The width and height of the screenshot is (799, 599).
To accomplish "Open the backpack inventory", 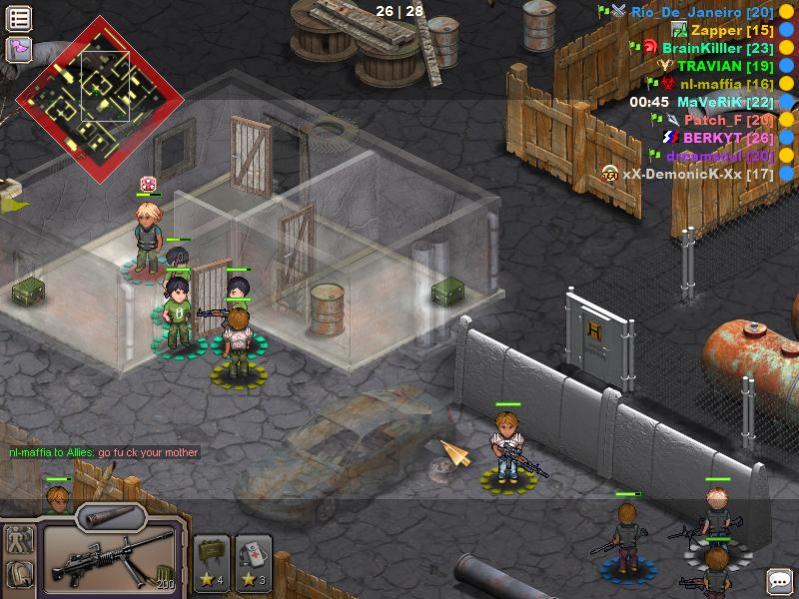I will [x=19, y=575].
